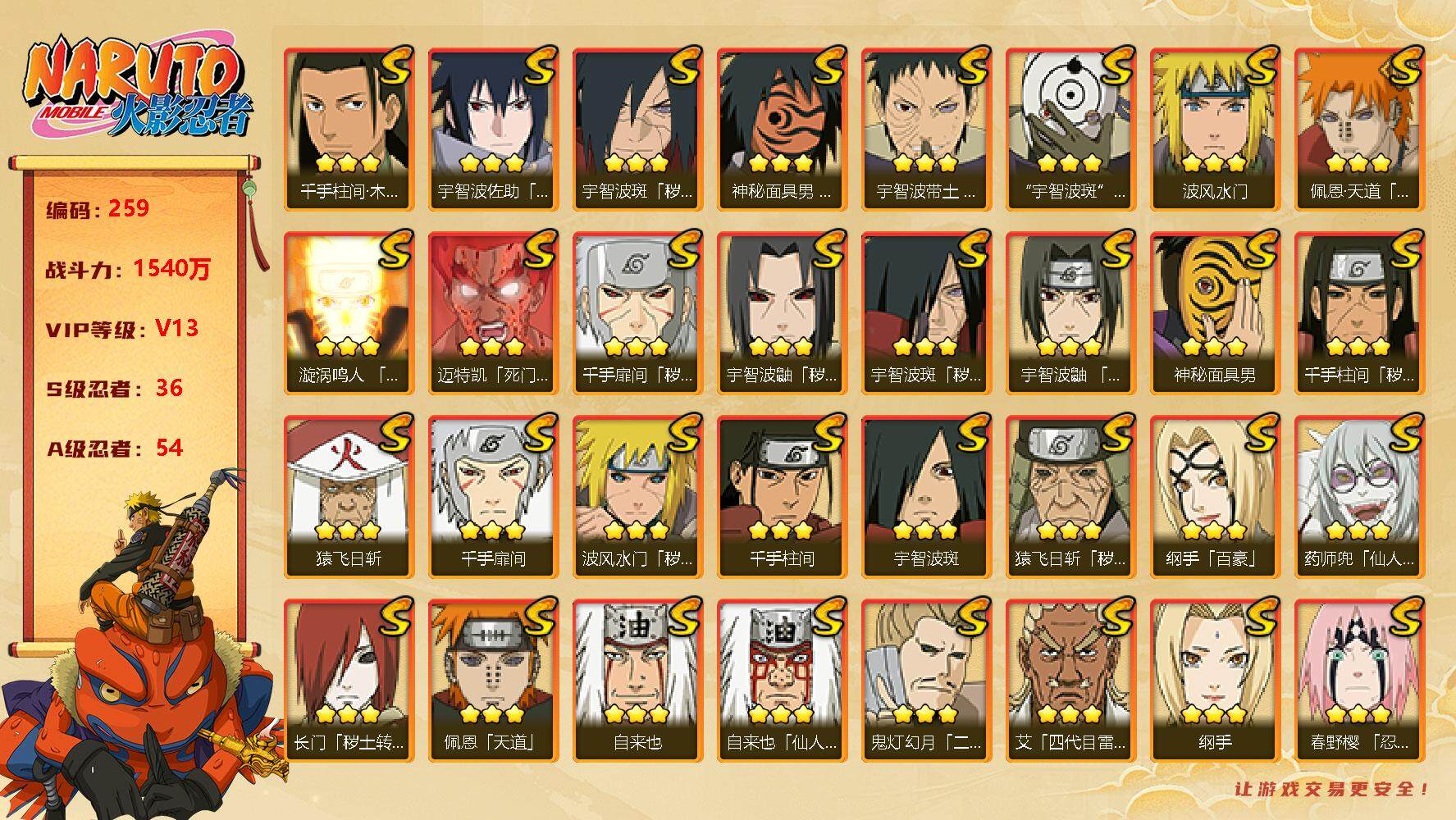This screenshot has height=820, width=1456.
Task: Click the “宇智波斑” white Rinnegan mask card
Action: pos(1070,129)
